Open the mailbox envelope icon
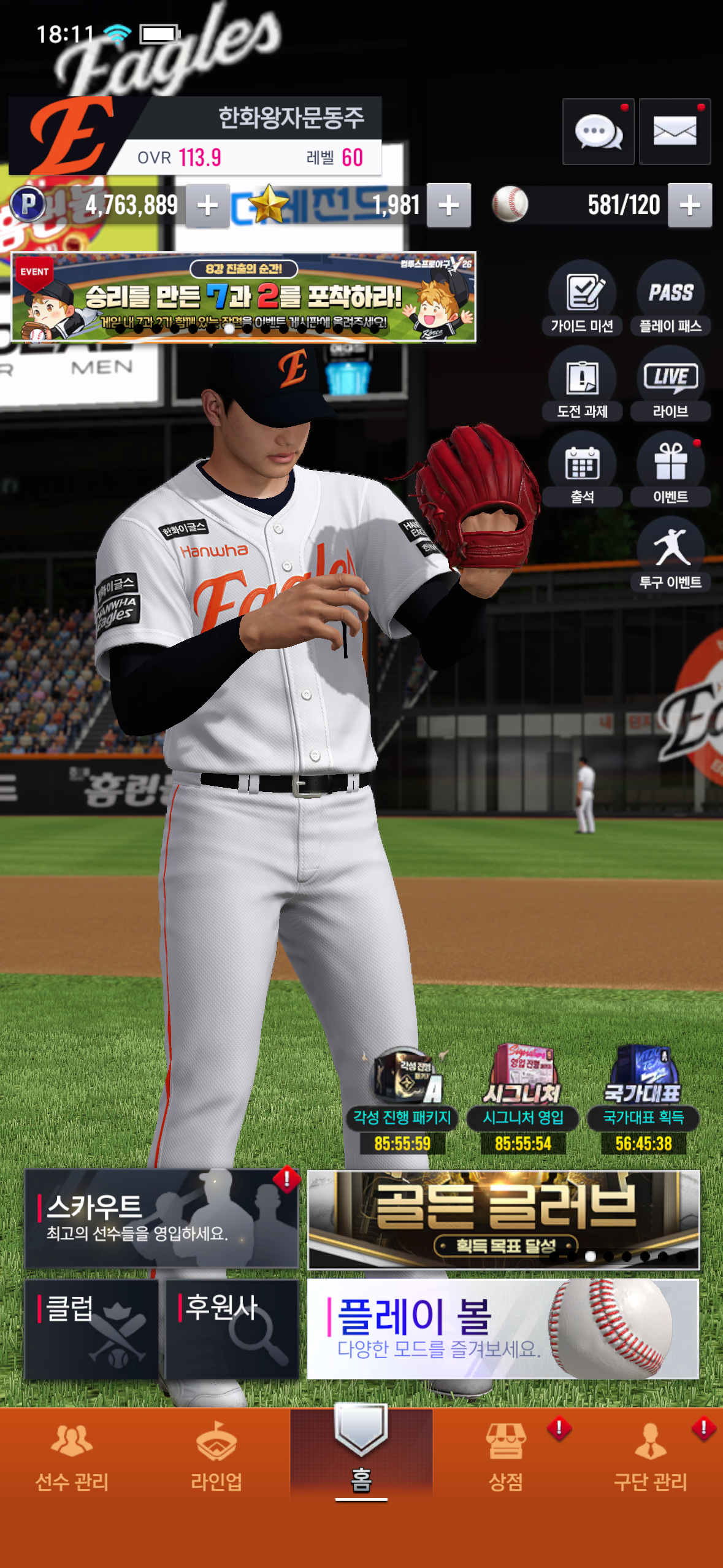This screenshot has width=723, height=1568. click(x=675, y=131)
